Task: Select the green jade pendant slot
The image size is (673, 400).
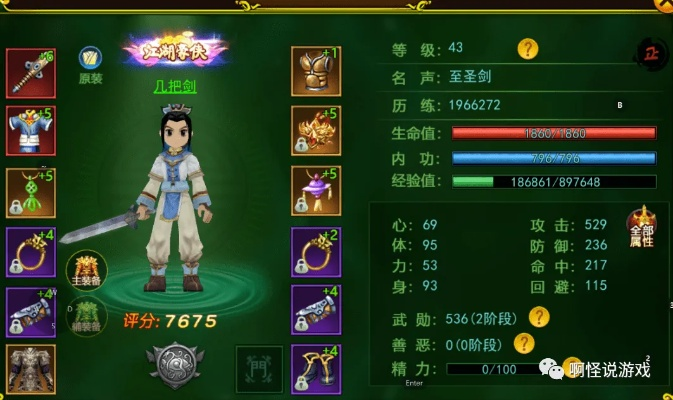Action: [31, 192]
